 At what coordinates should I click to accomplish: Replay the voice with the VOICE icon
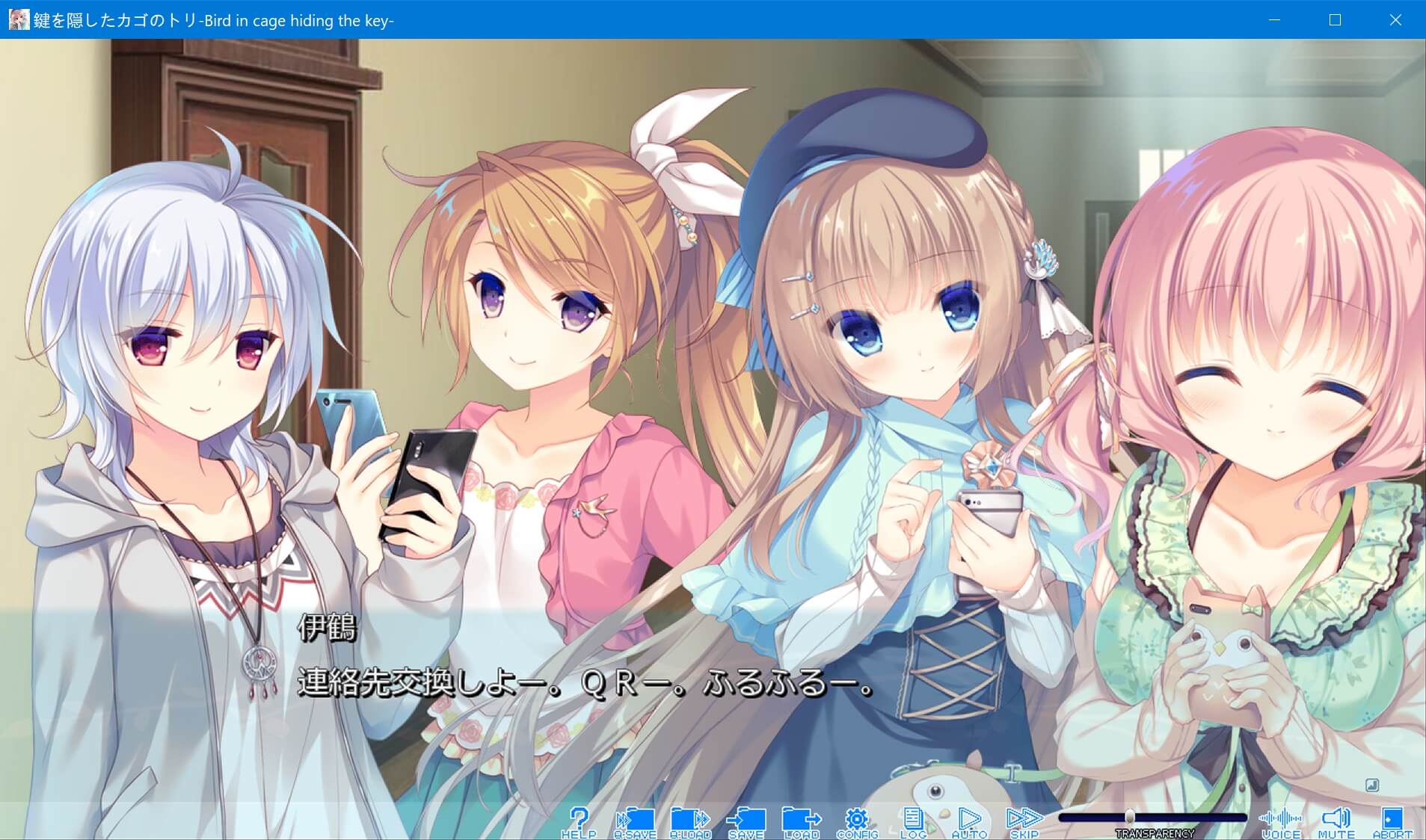[x=1280, y=820]
